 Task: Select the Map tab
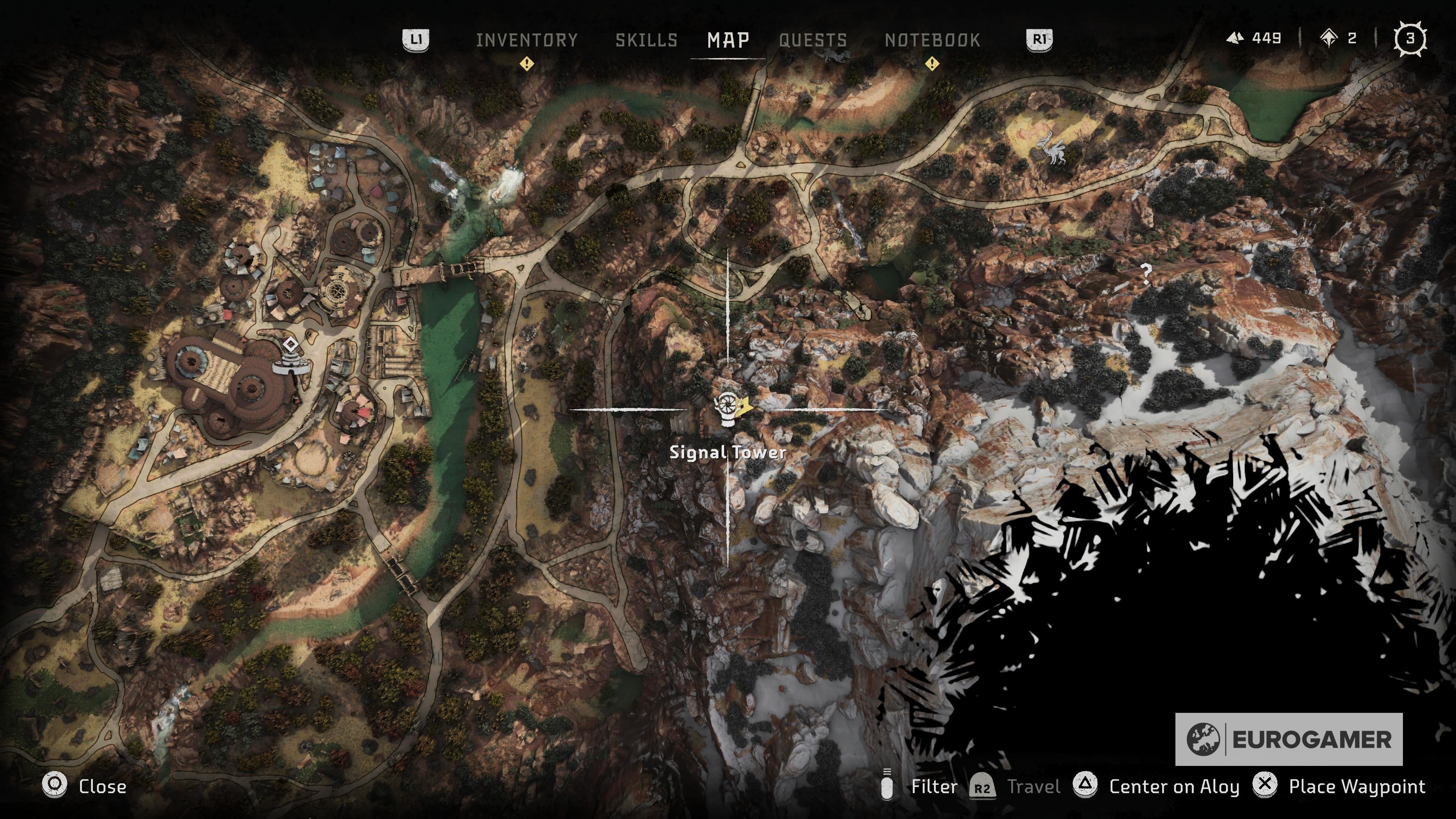tap(728, 40)
